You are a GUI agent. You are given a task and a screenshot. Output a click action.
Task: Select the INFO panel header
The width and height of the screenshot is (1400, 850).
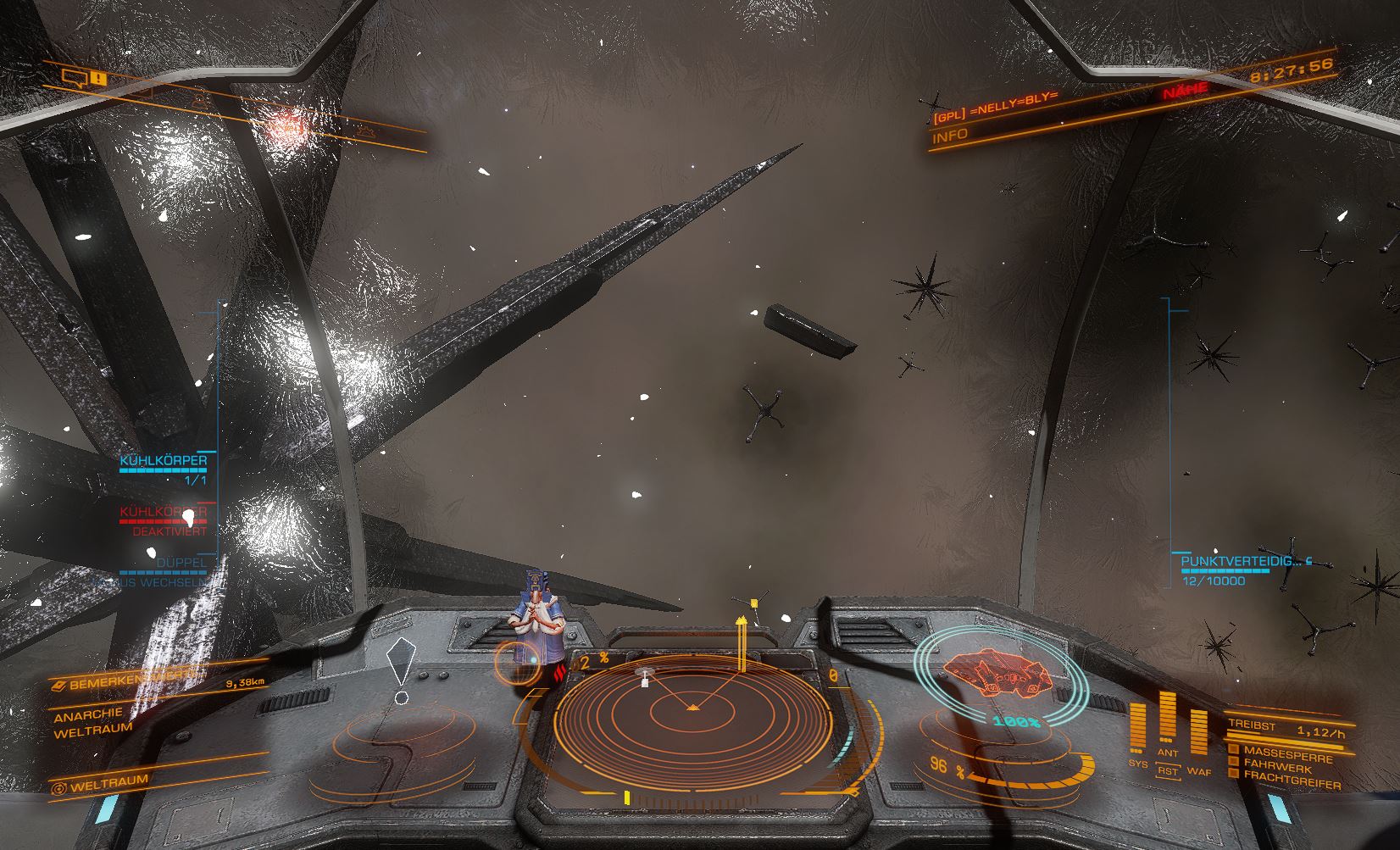tap(950, 136)
